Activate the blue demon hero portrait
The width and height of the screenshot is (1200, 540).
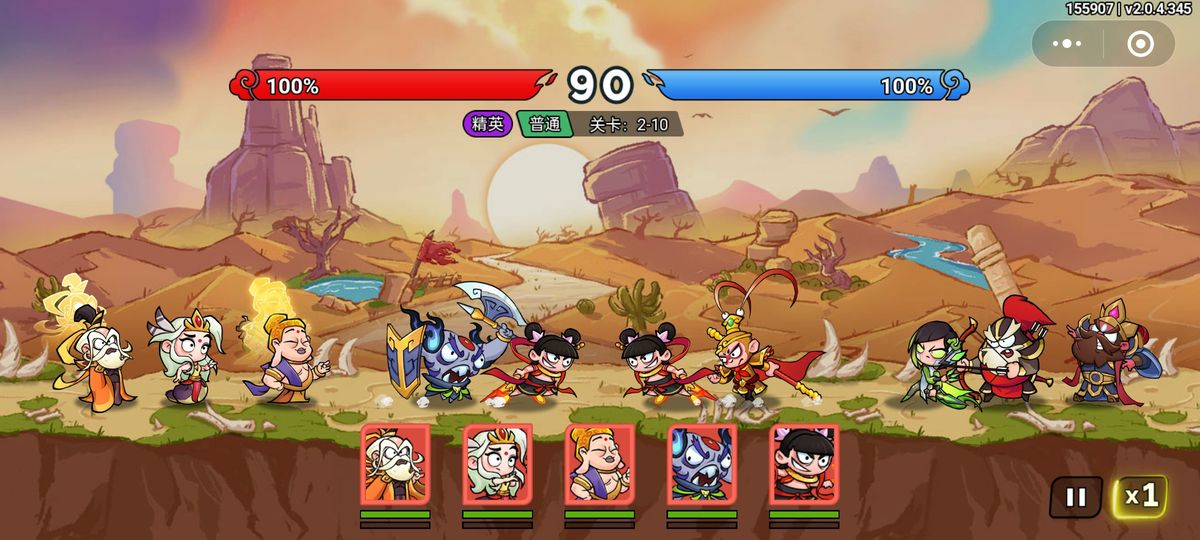pyautogui.click(x=701, y=464)
